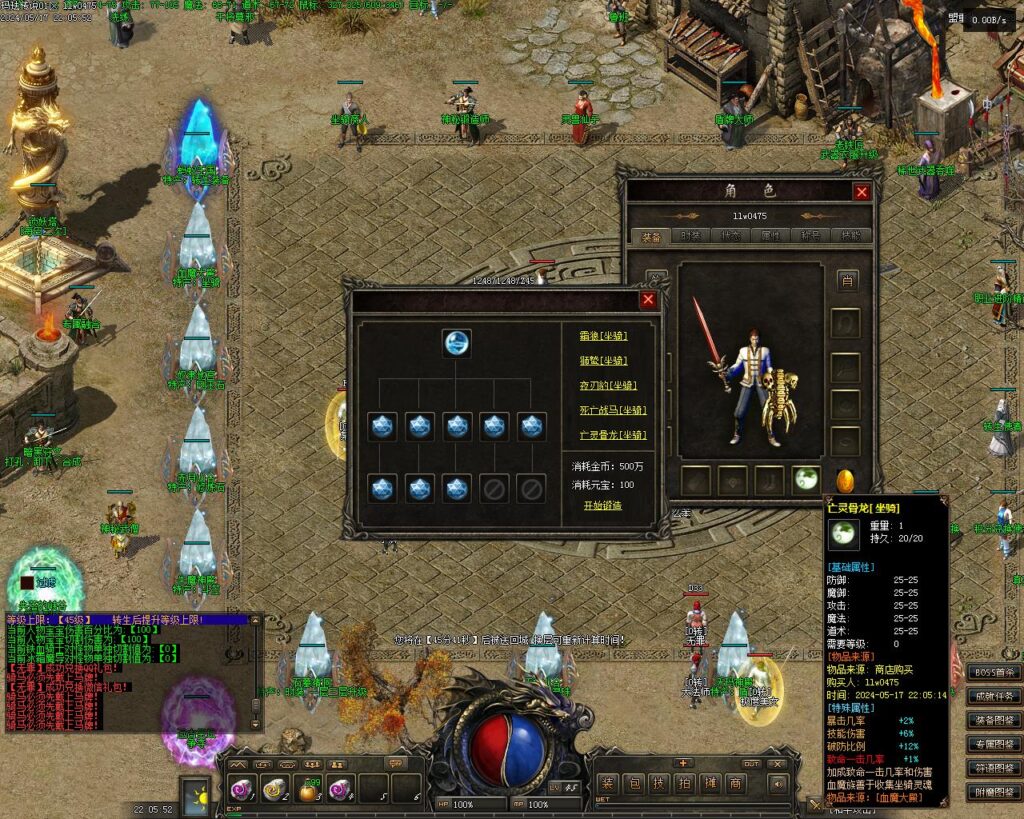
Task: Open the 肖 zodiac slot button
Action: [847, 281]
